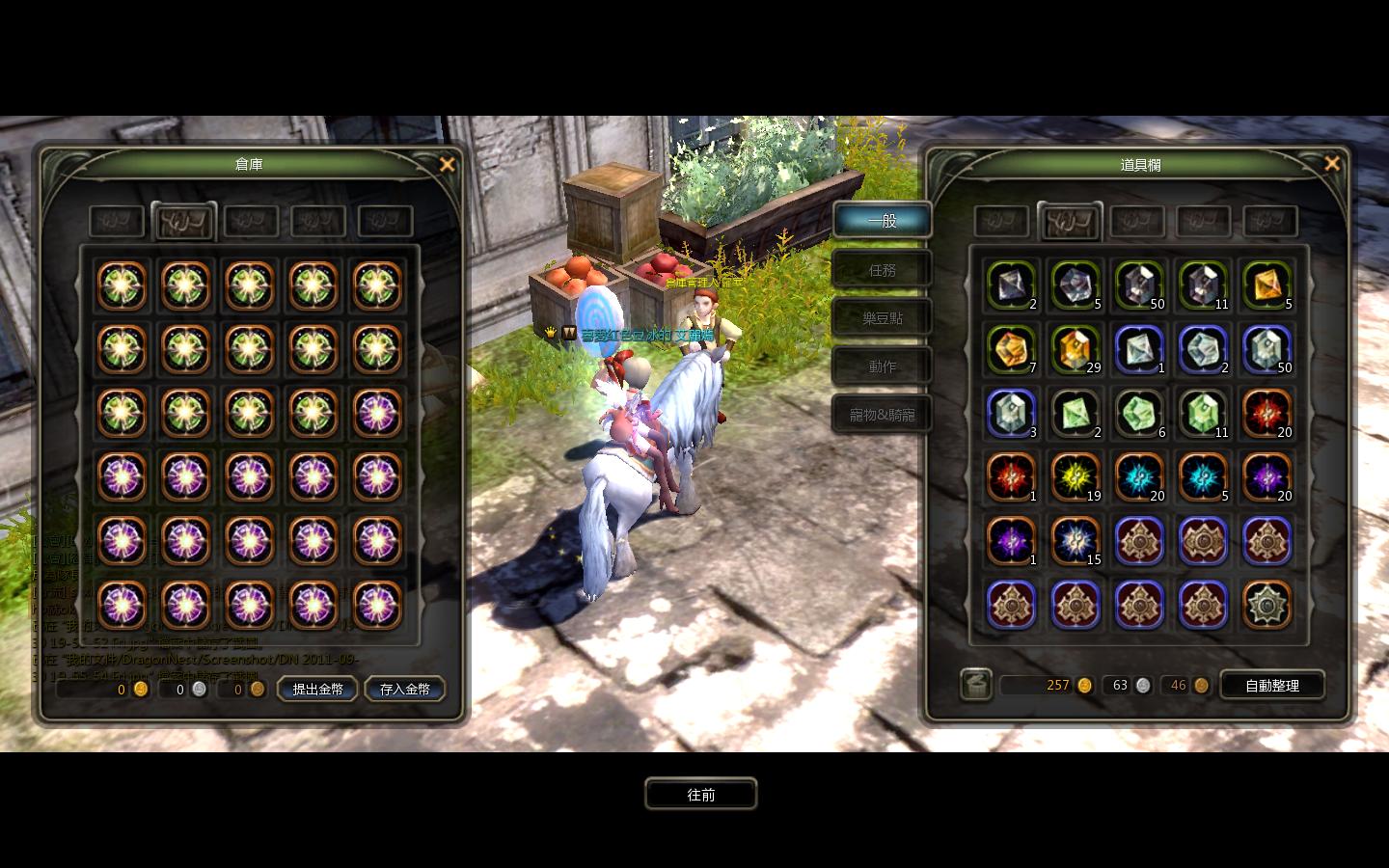Select the yellow burst stack of 19

(1075, 477)
